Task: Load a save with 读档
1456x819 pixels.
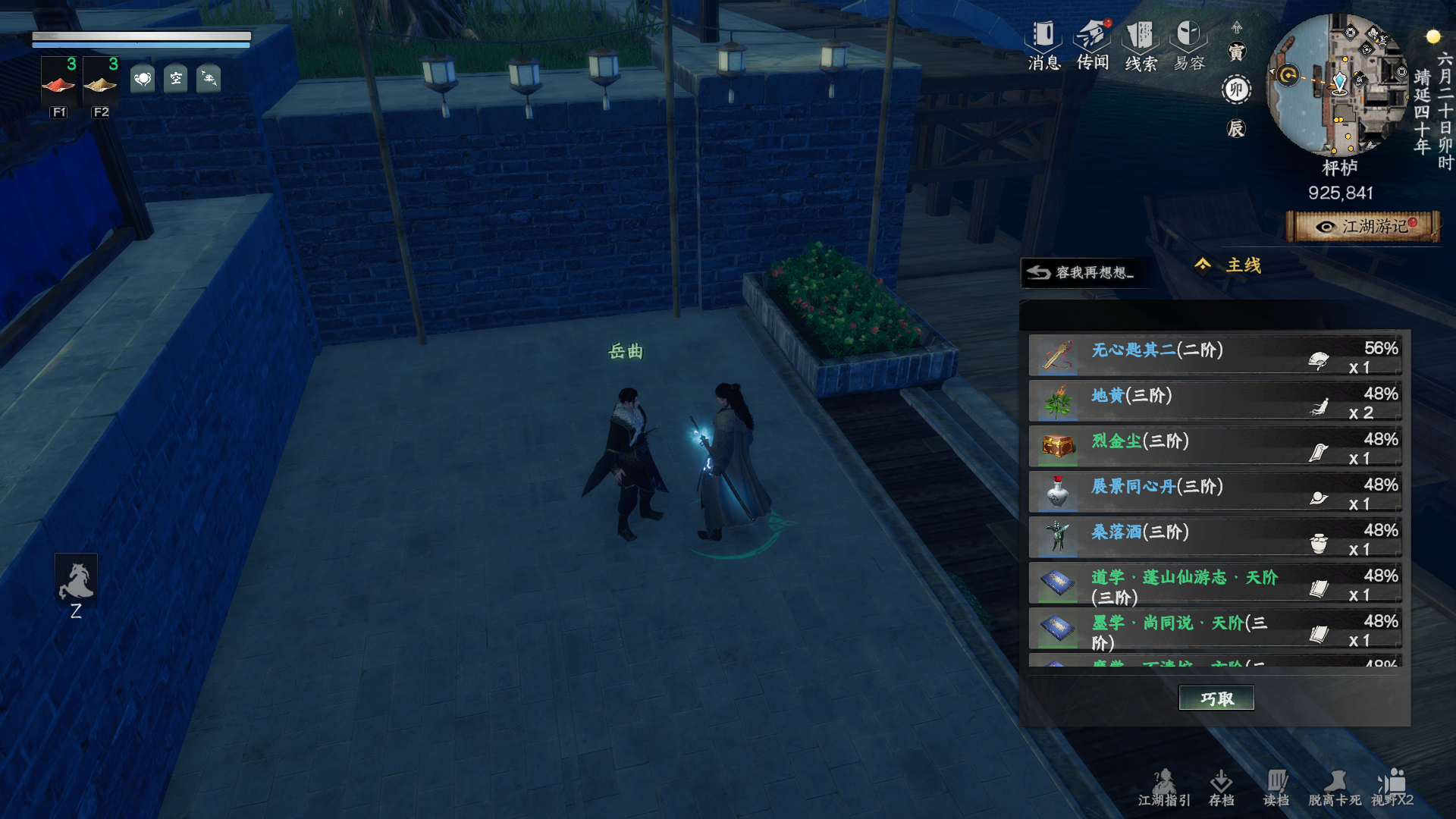Action: pyautogui.click(x=1276, y=788)
